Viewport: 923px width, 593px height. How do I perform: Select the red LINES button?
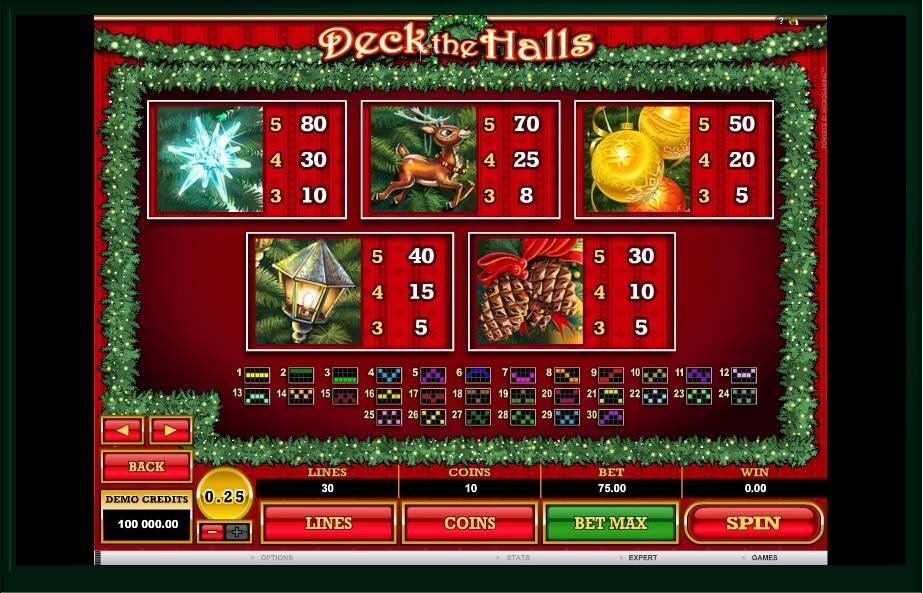coord(328,523)
